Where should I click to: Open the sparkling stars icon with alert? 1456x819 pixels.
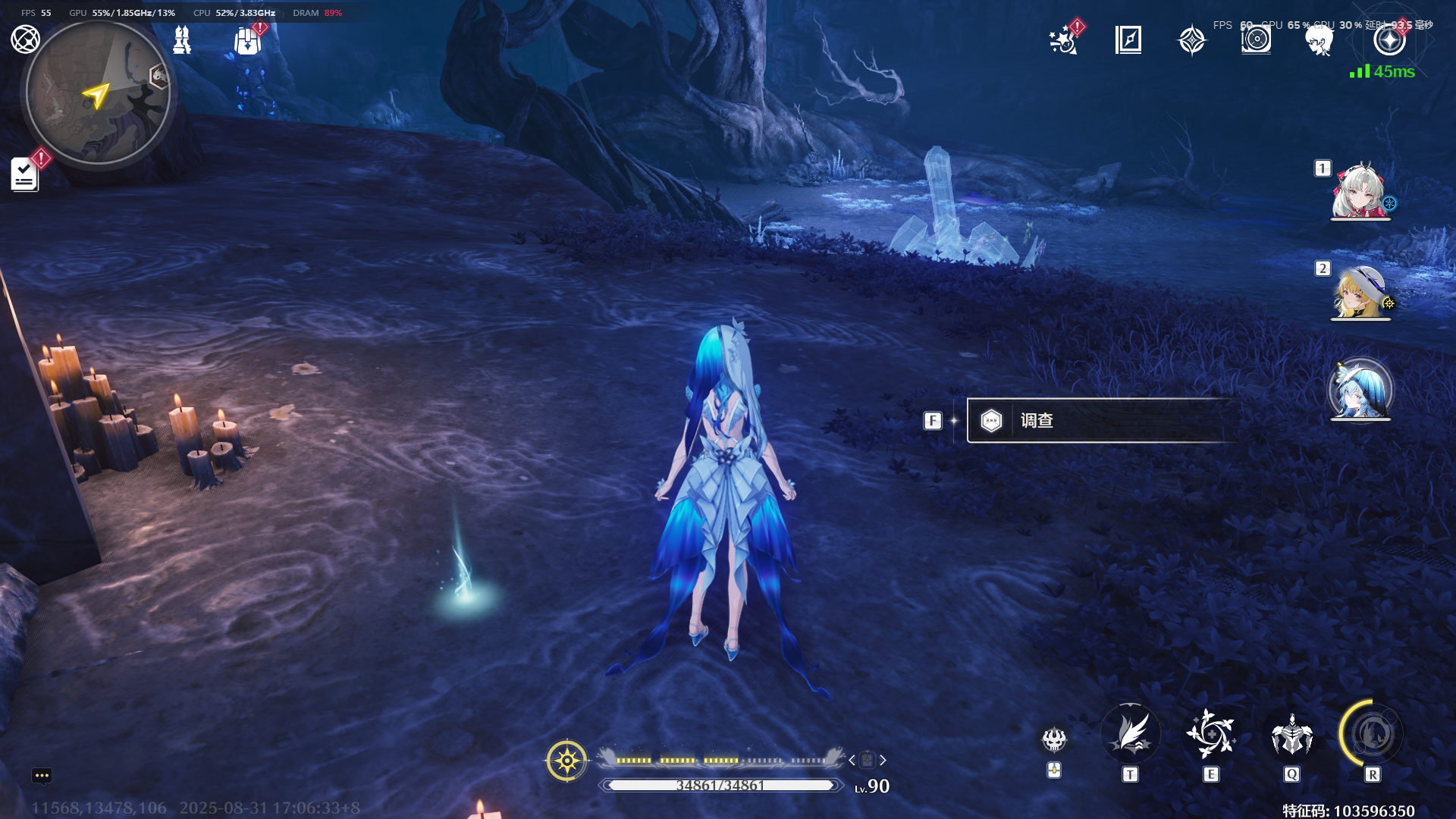click(1064, 40)
